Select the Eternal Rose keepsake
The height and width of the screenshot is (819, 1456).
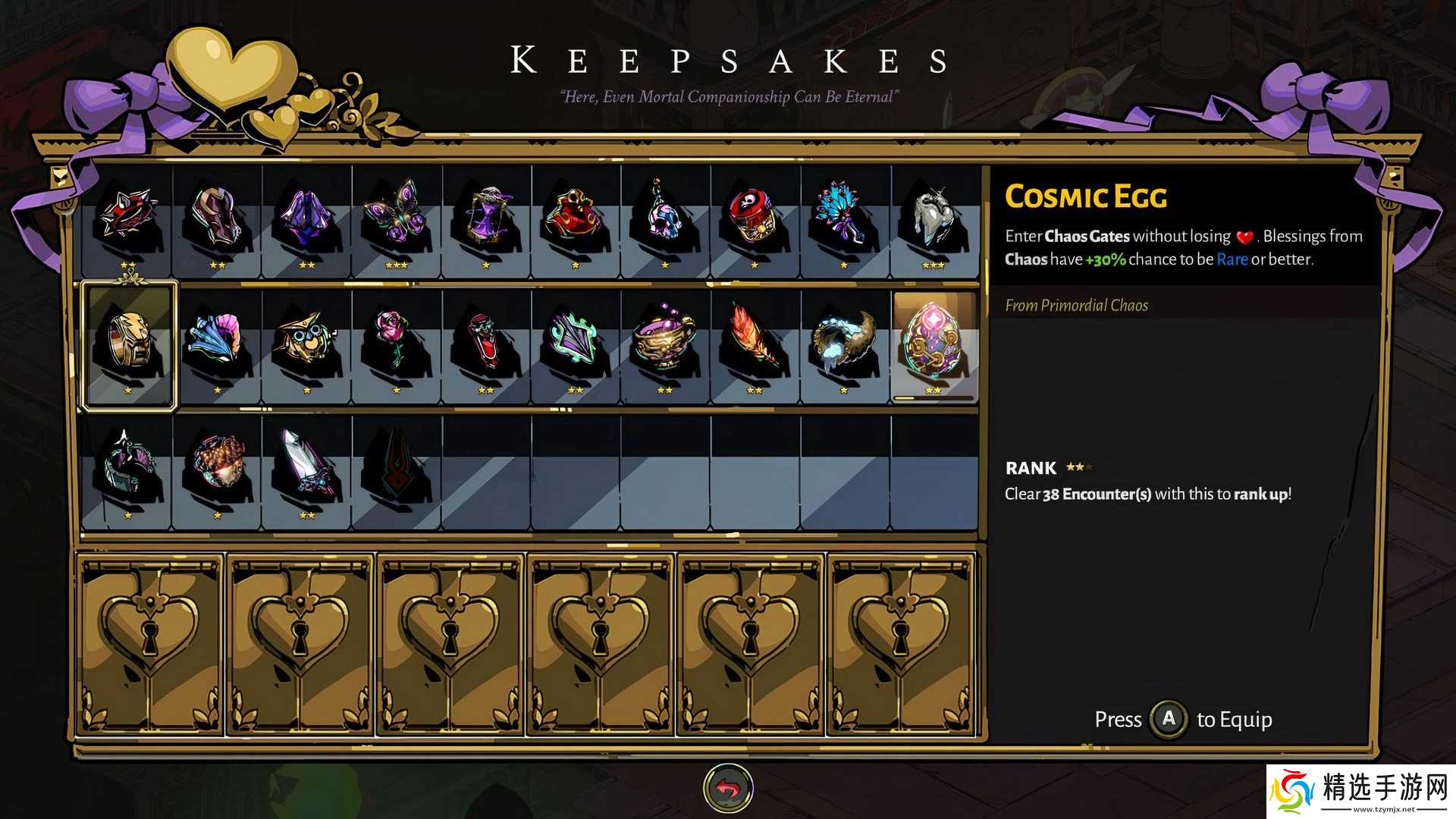point(396,344)
